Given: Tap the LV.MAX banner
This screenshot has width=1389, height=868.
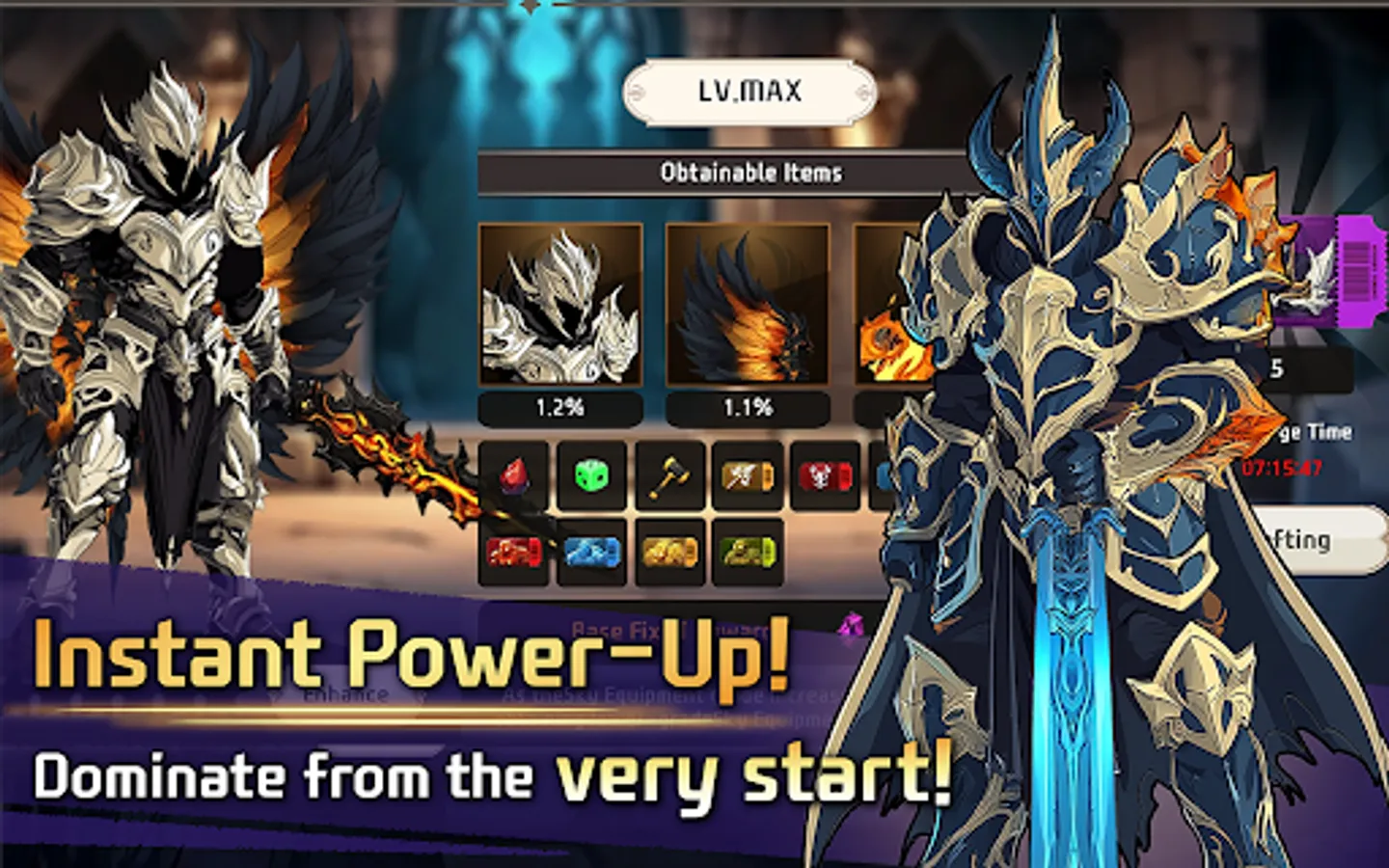Looking at the screenshot, I should (x=749, y=91).
